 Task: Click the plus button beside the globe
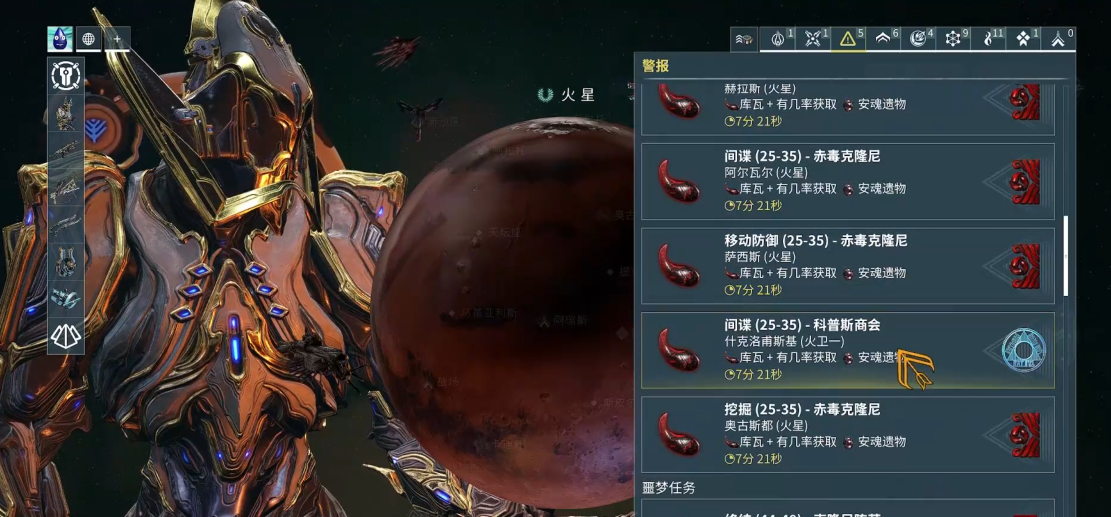[x=117, y=40]
